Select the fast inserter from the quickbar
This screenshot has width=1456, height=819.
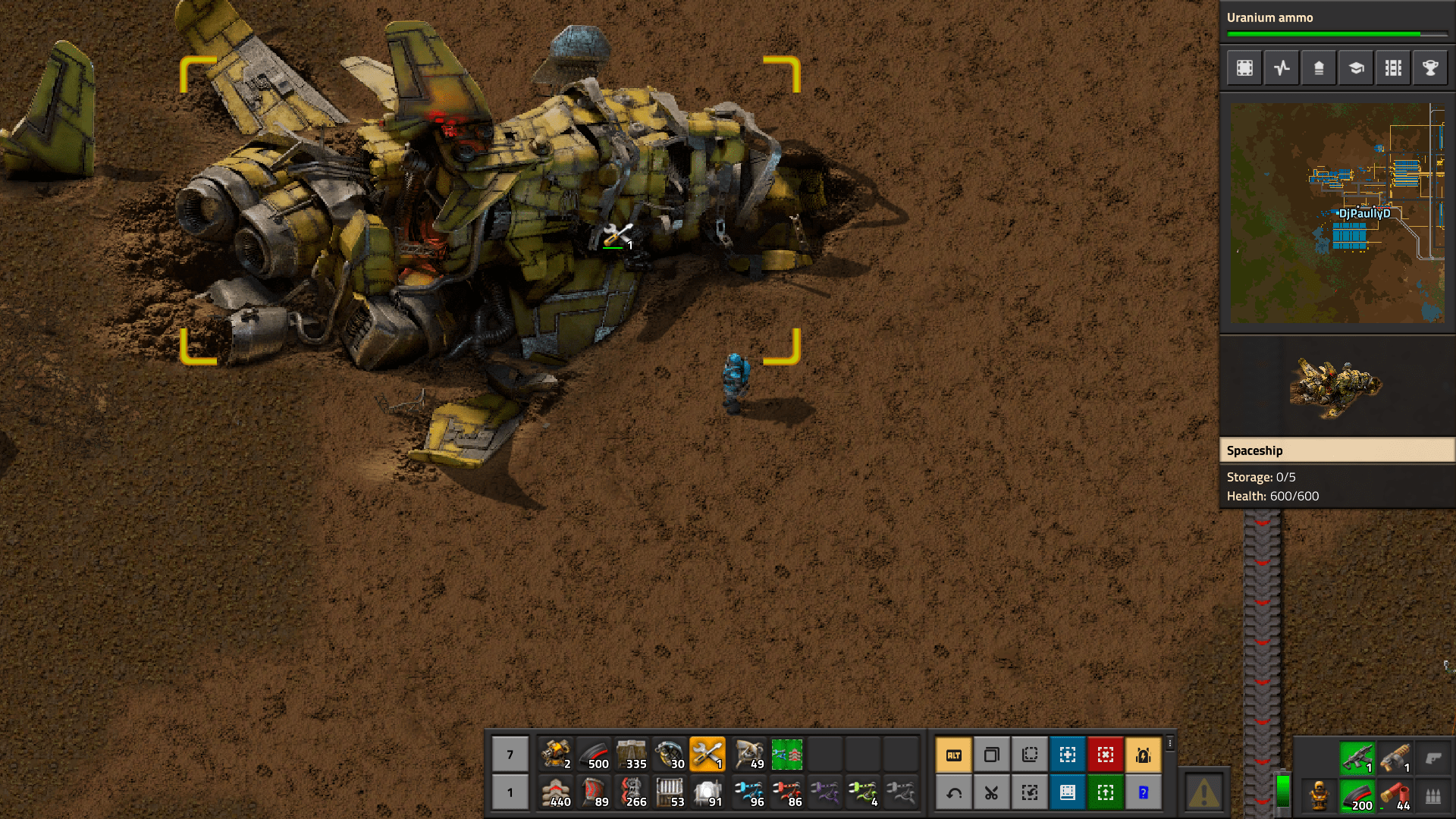coord(748,792)
